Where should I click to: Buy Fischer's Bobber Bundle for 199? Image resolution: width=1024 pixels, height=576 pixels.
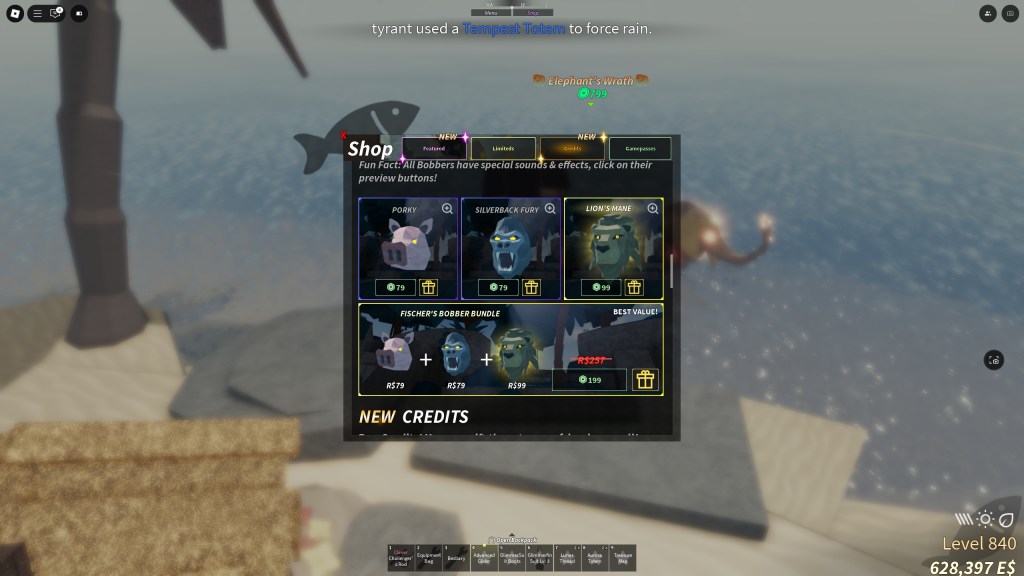pyautogui.click(x=589, y=380)
